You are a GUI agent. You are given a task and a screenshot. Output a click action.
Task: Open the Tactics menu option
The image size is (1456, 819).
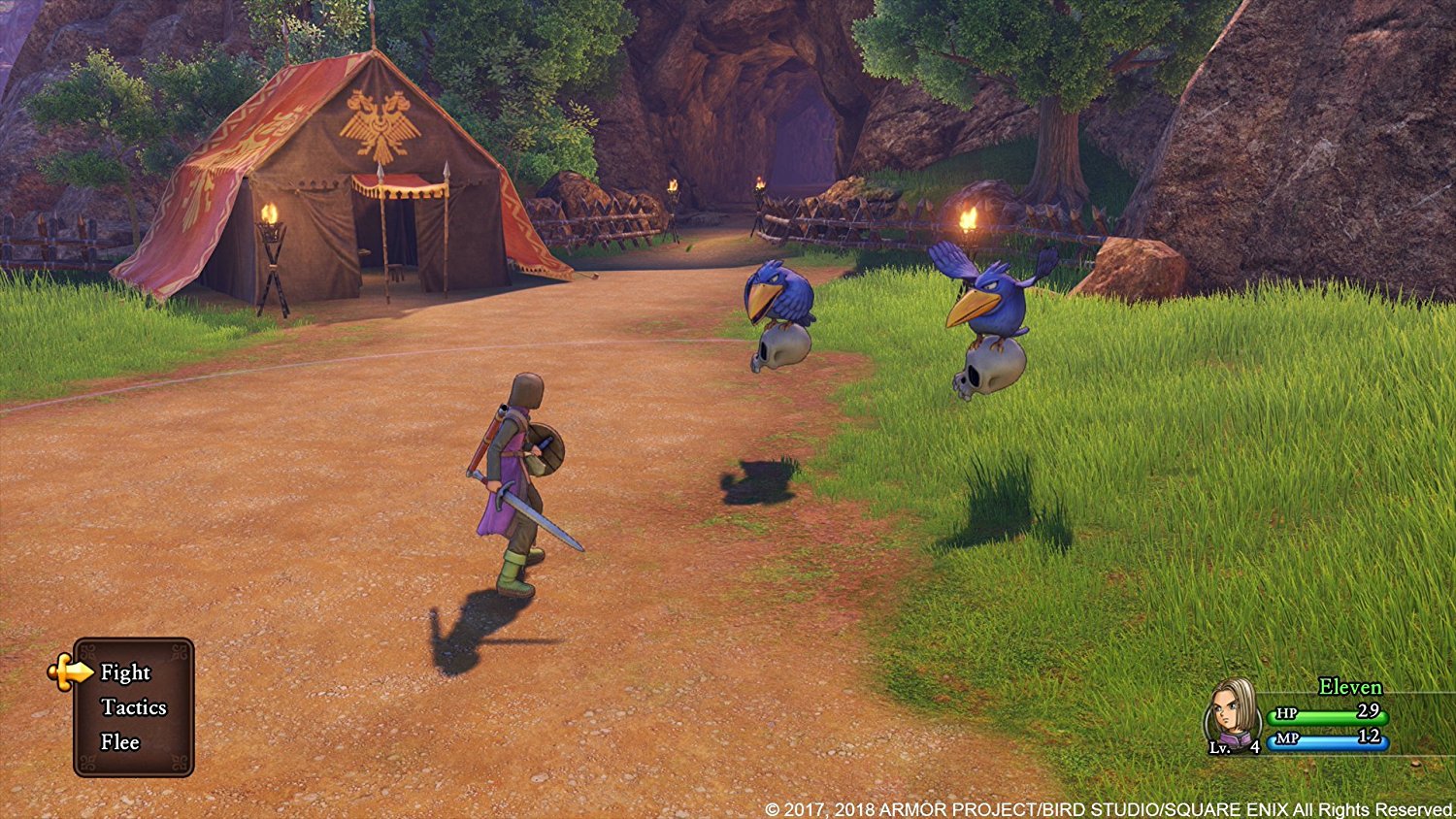click(134, 707)
